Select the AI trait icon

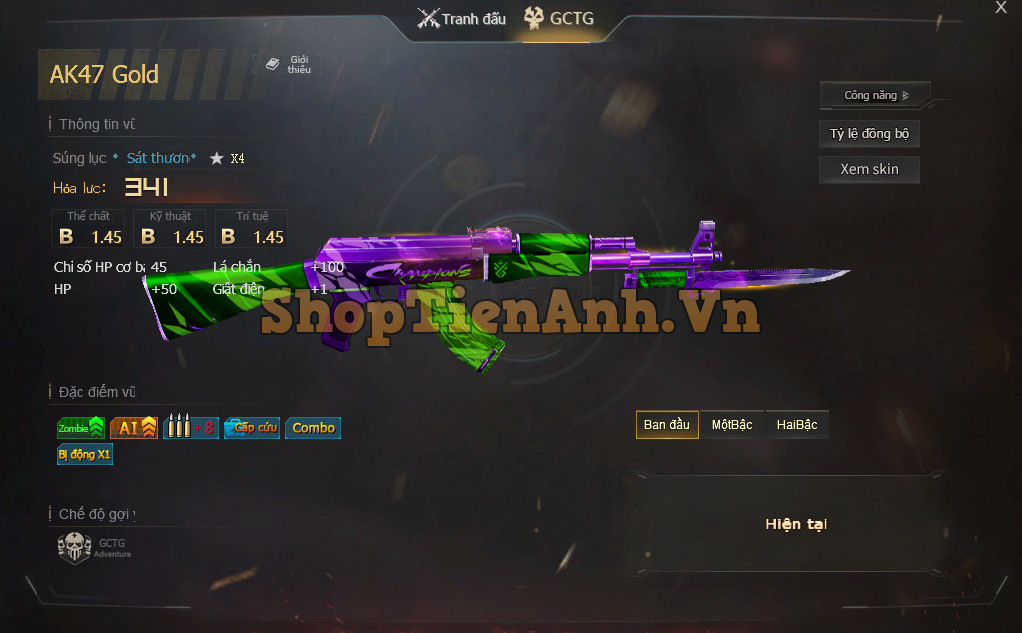pyautogui.click(x=134, y=428)
